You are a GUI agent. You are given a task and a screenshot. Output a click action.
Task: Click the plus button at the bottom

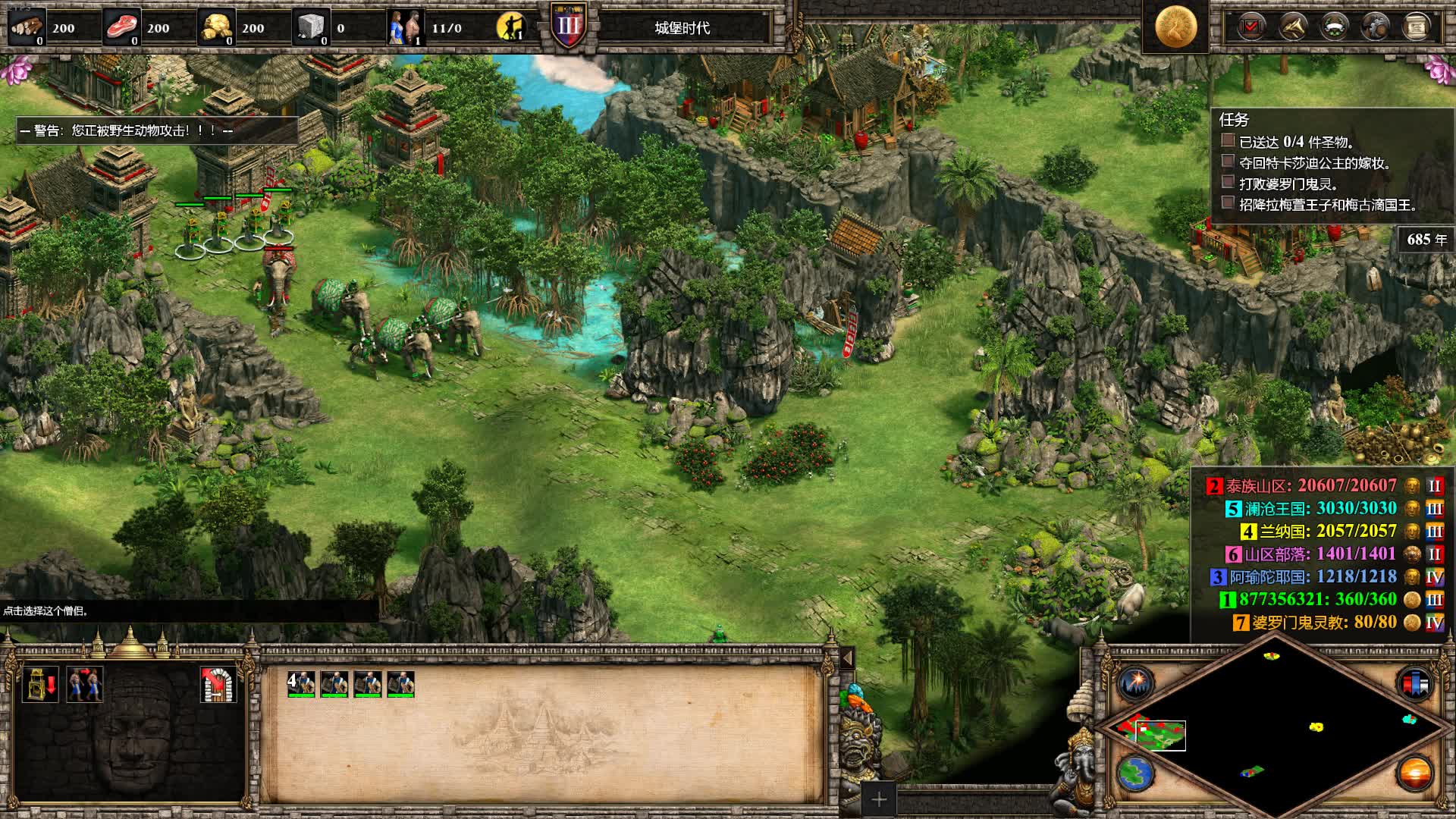(879, 799)
